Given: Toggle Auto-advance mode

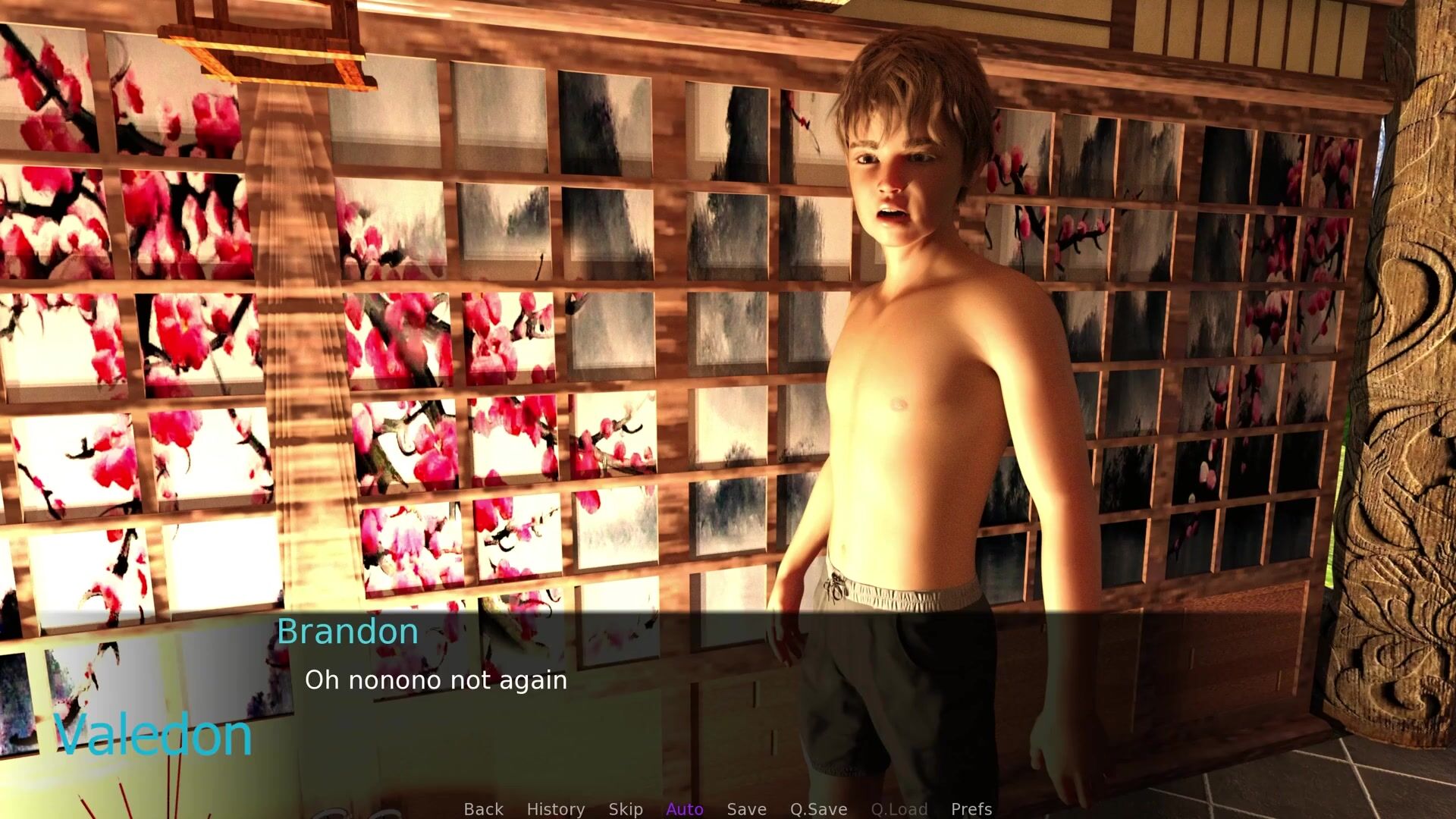Looking at the screenshot, I should tap(684, 809).
